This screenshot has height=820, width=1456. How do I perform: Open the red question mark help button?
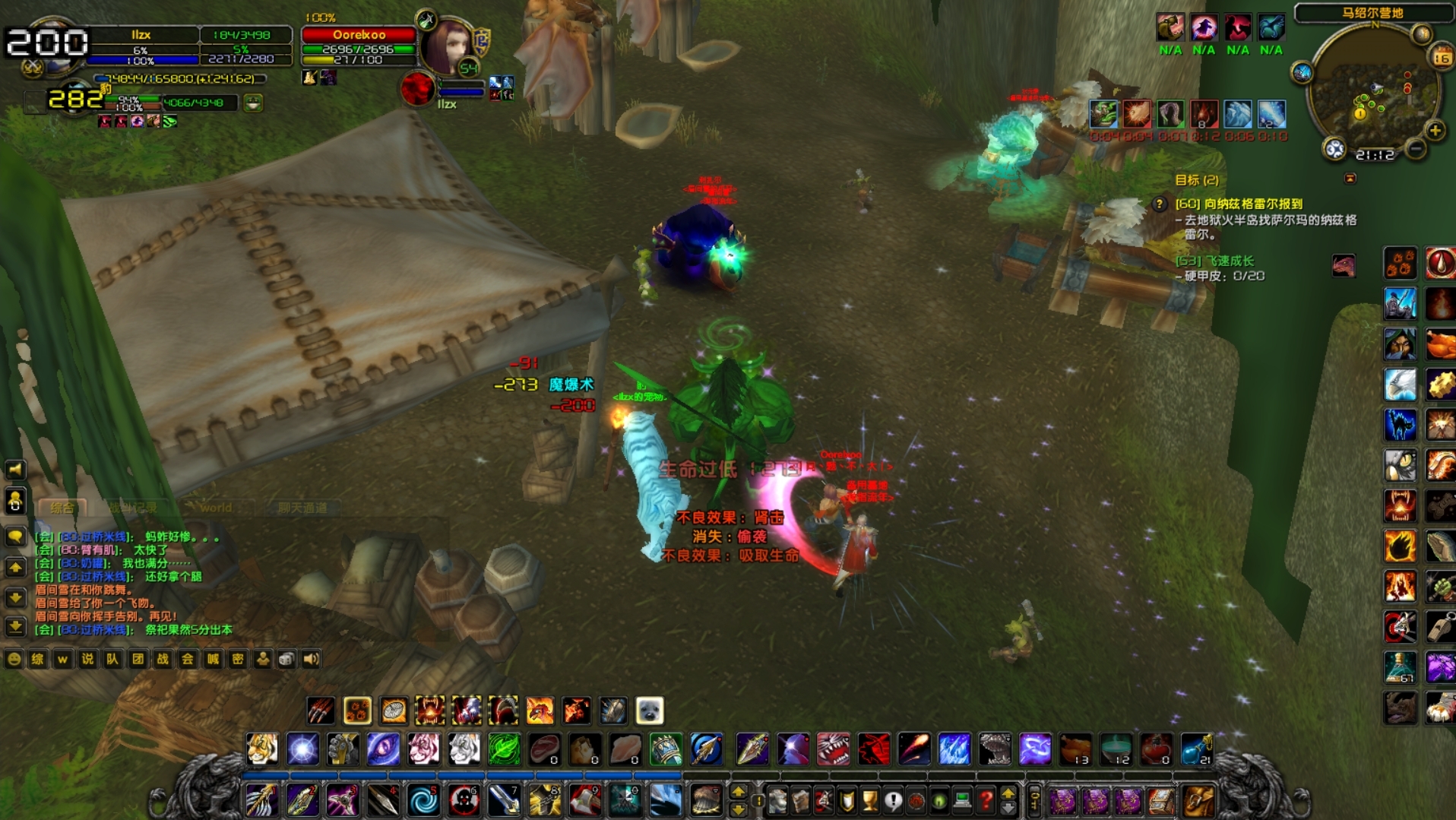pyautogui.click(x=986, y=800)
